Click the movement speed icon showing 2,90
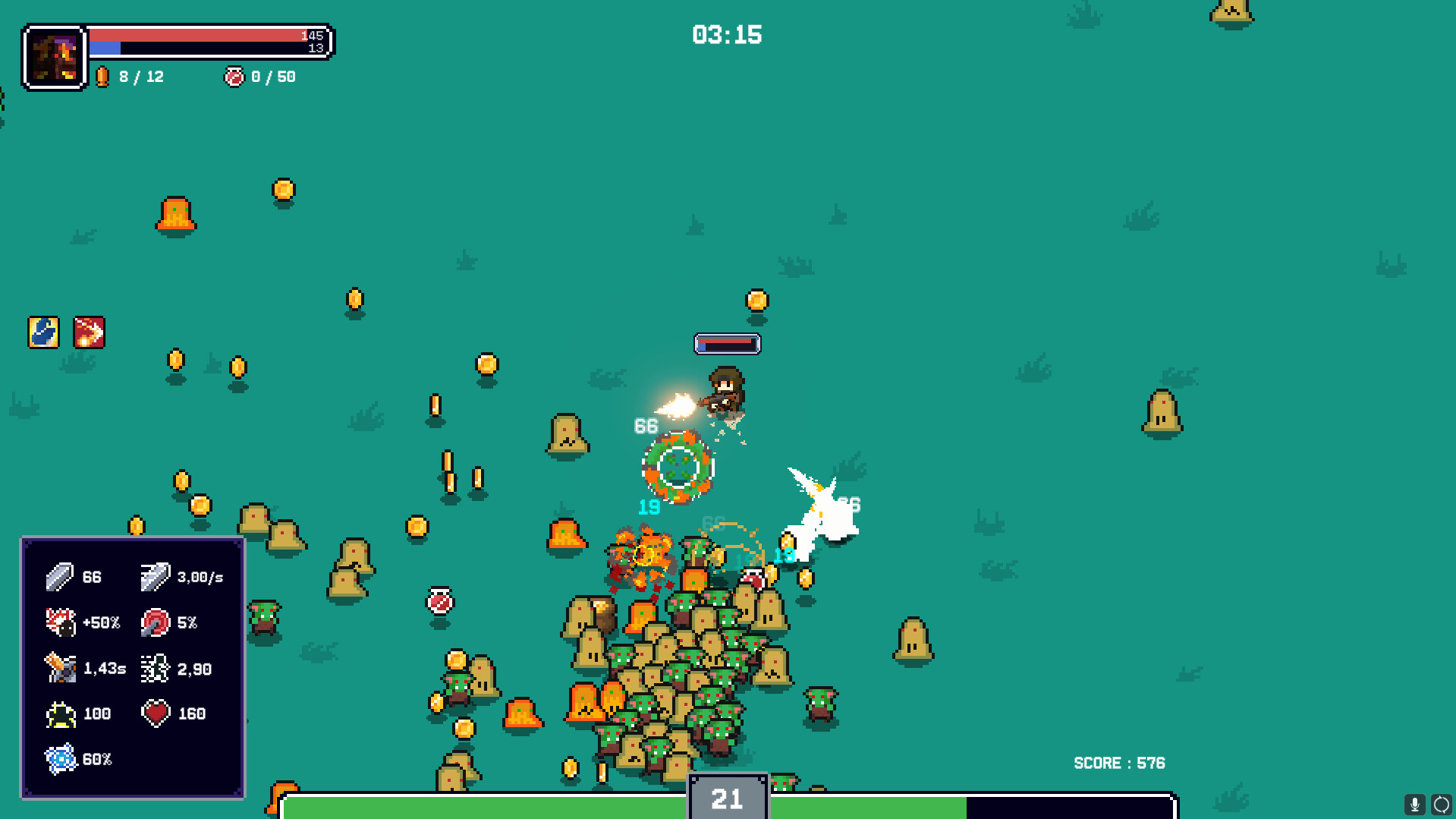The image size is (1456, 819). click(x=155, y=669)
